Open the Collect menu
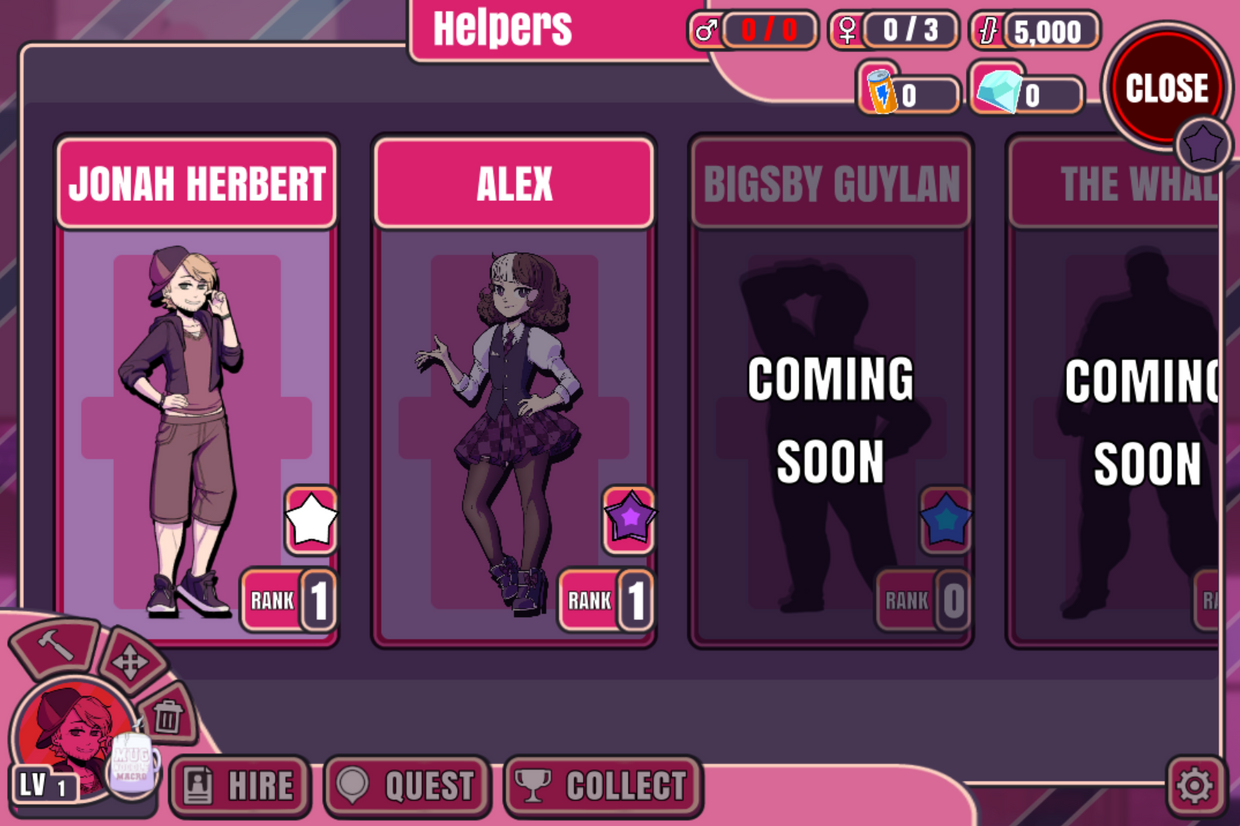Viewport: 1240px width, 826px height. pos(603,786)
